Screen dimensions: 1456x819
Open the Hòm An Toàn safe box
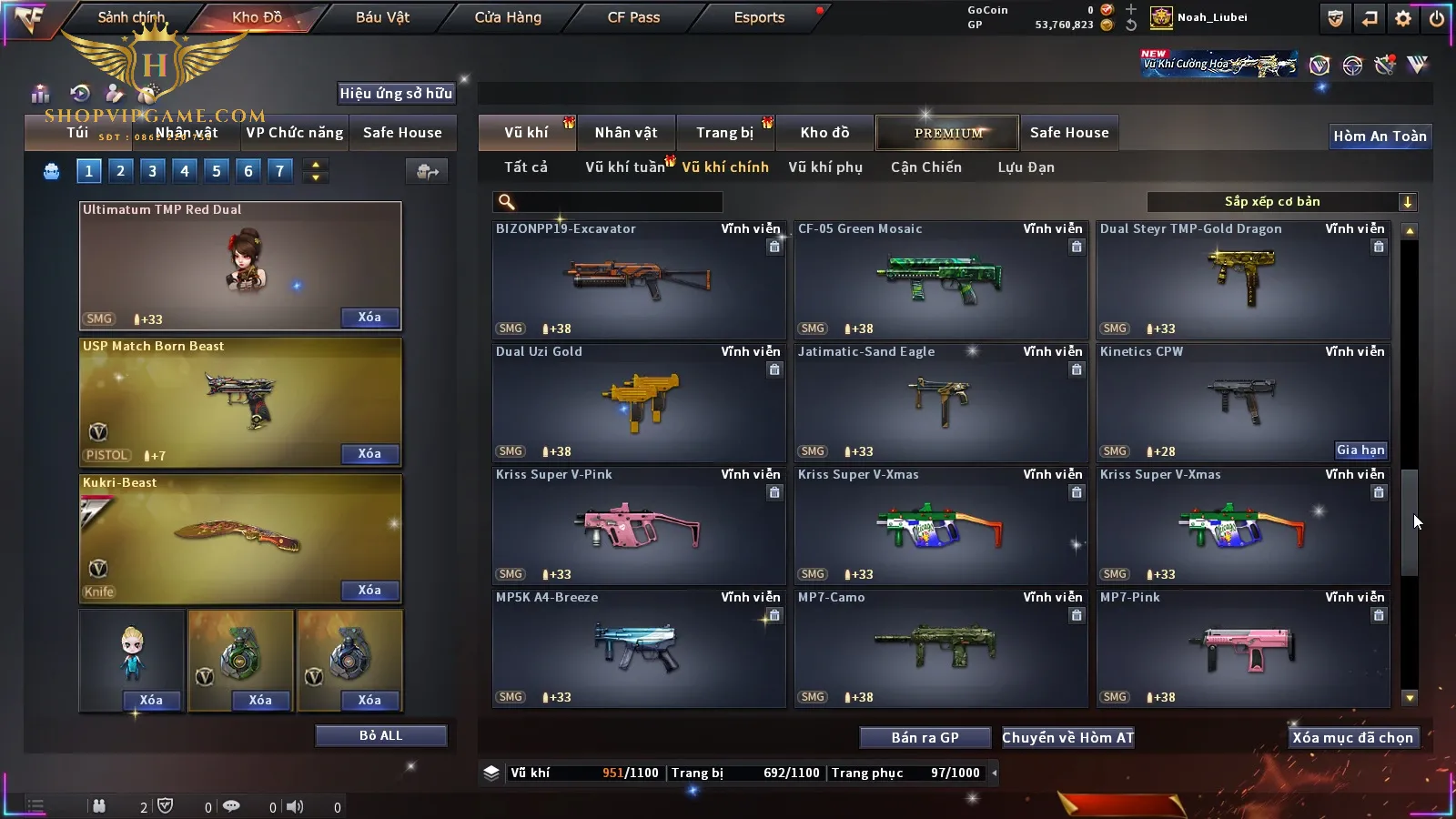point(1380,136)
